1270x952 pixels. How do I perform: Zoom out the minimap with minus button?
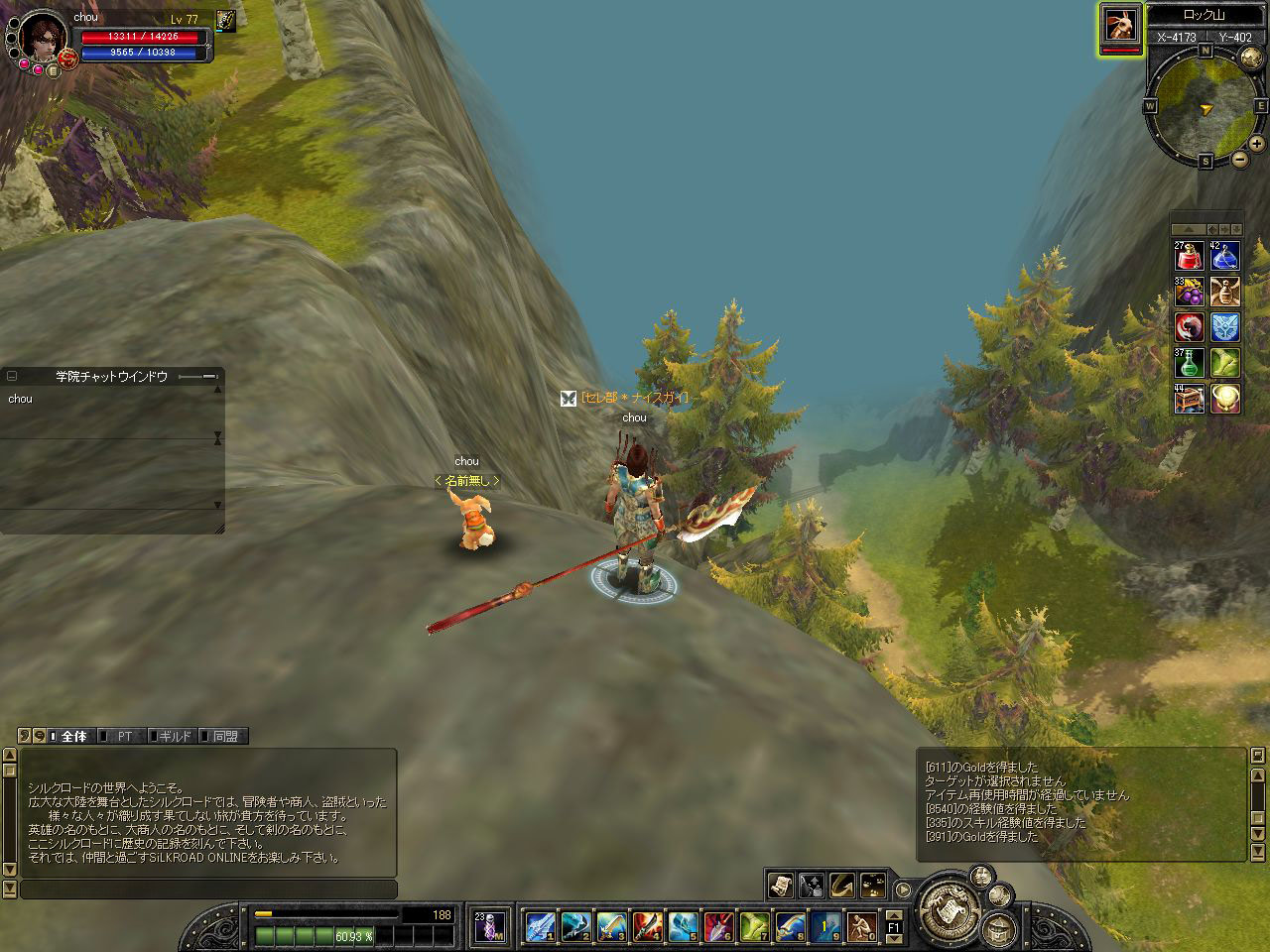[1240, 159]
